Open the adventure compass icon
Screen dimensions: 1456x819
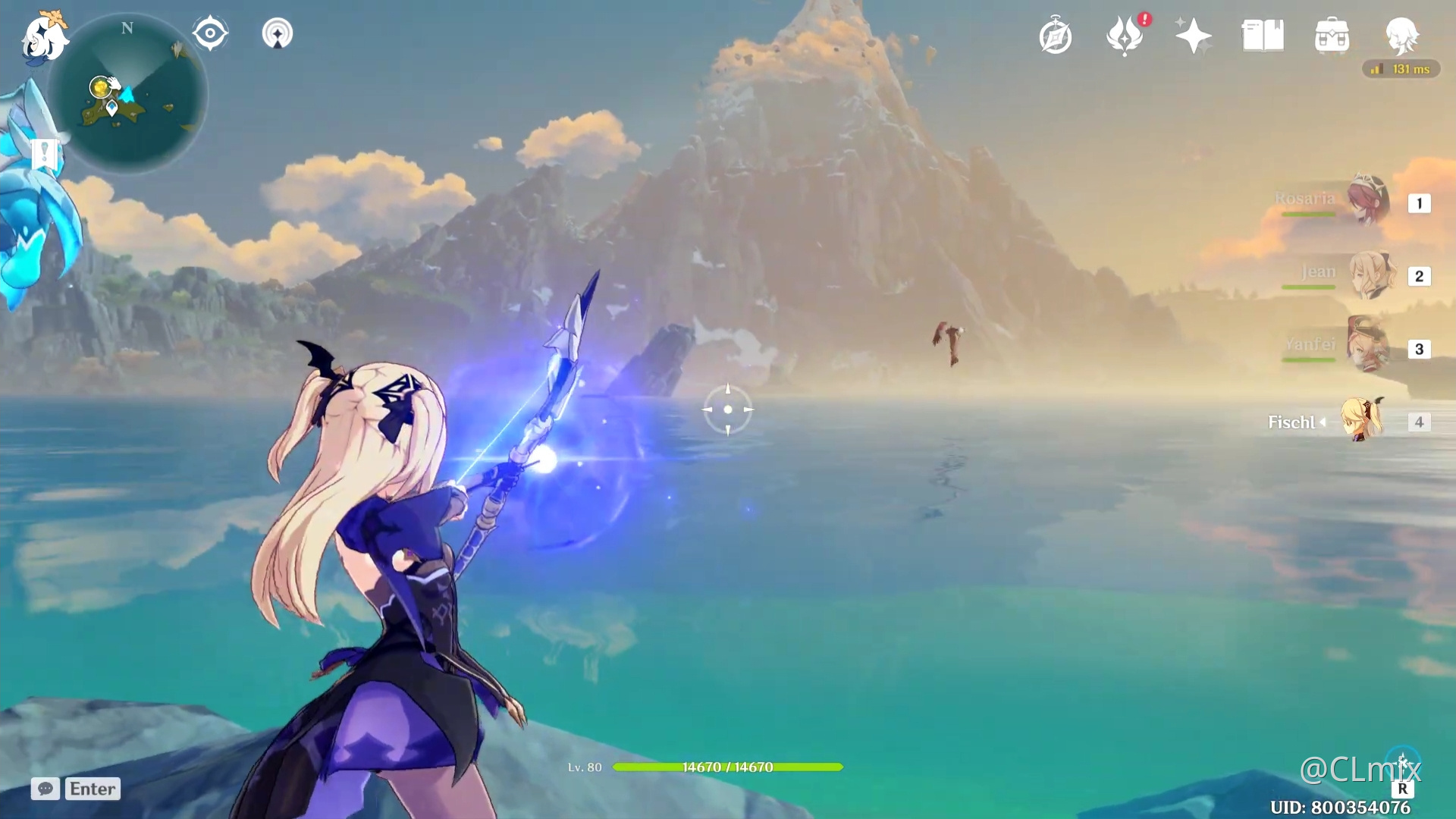click(1056, 36)
